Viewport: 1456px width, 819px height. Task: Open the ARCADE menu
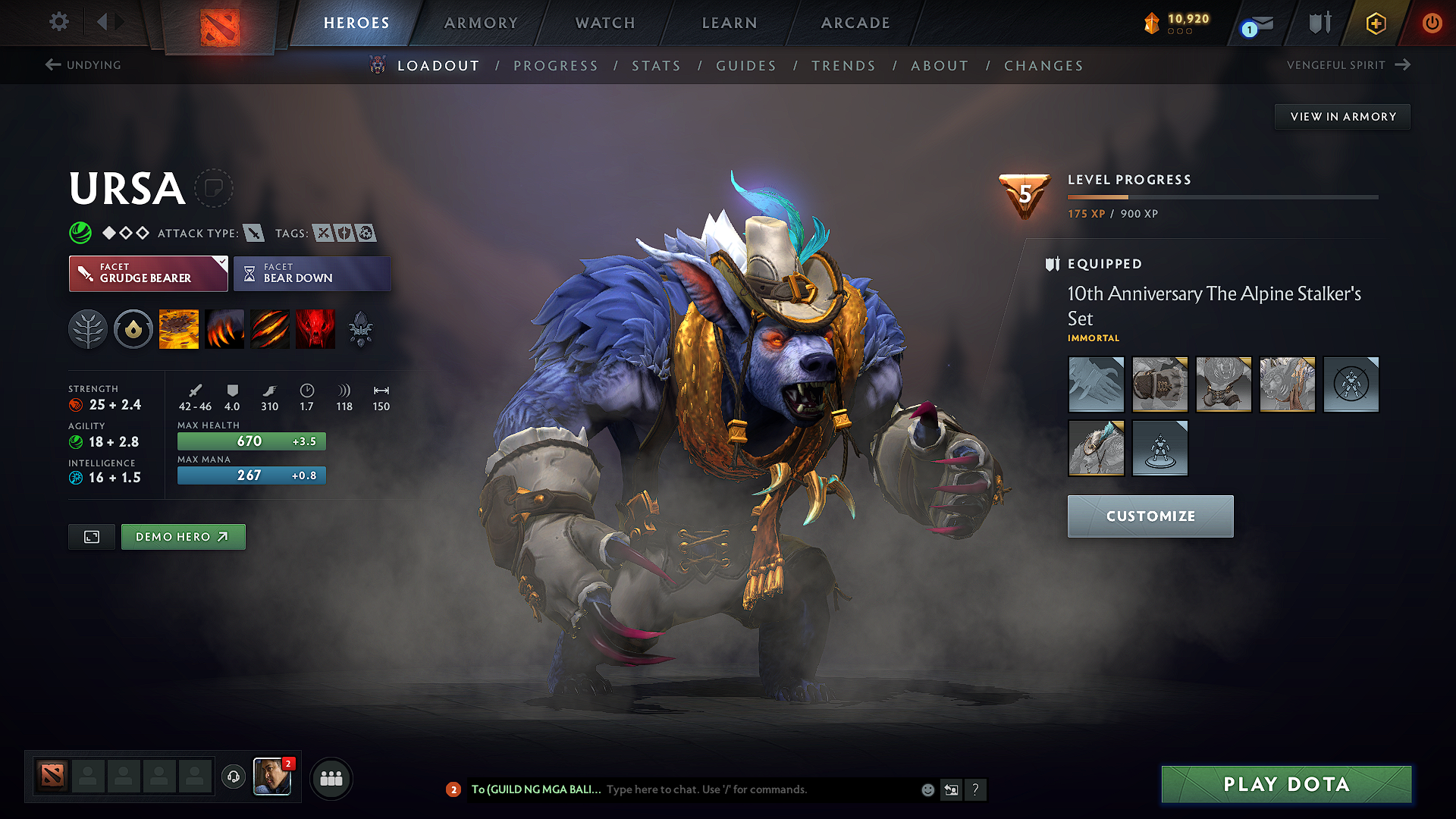(x=855, y=23)
